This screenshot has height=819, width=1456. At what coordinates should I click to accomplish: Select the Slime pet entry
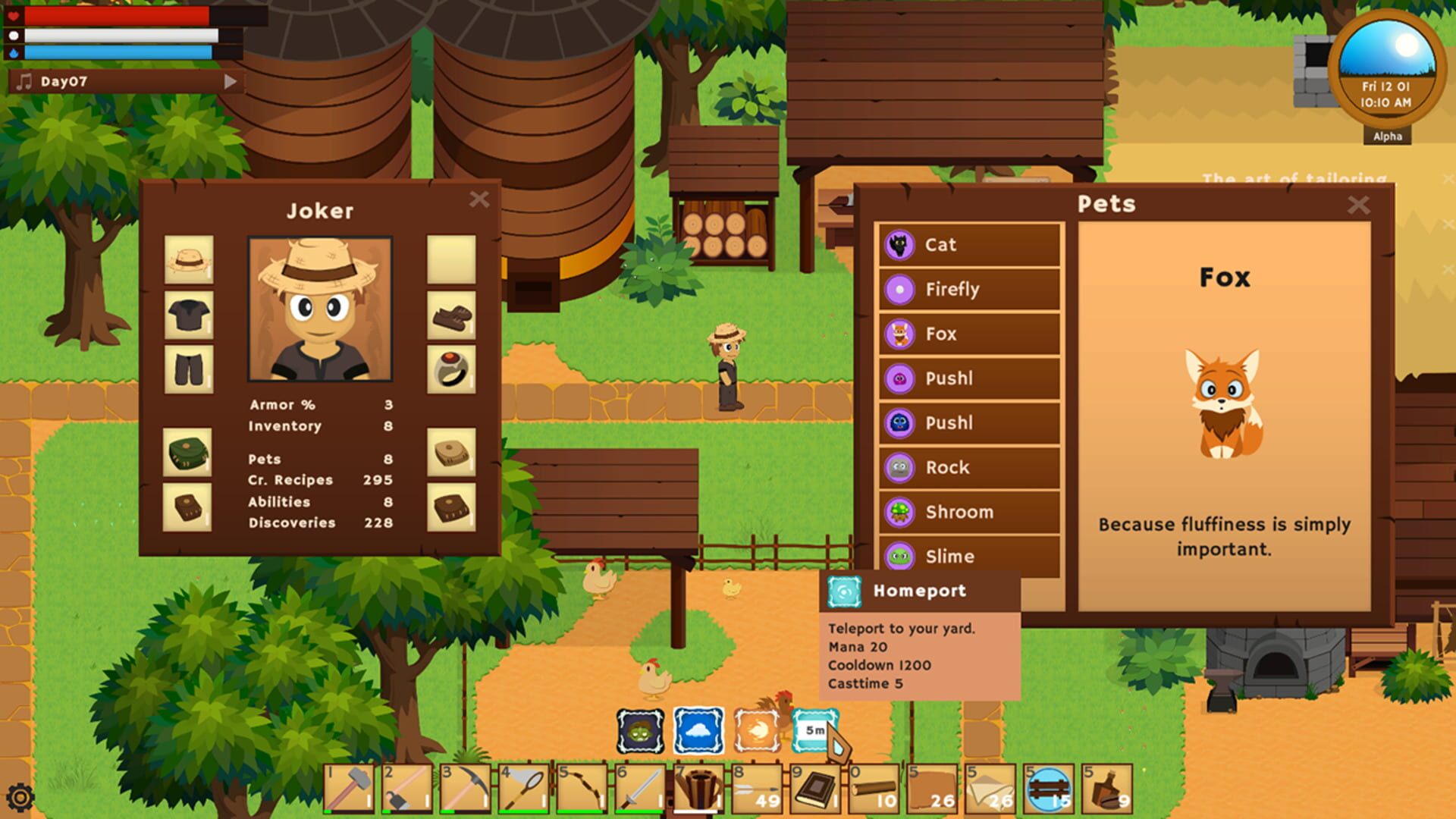[969, 556]
